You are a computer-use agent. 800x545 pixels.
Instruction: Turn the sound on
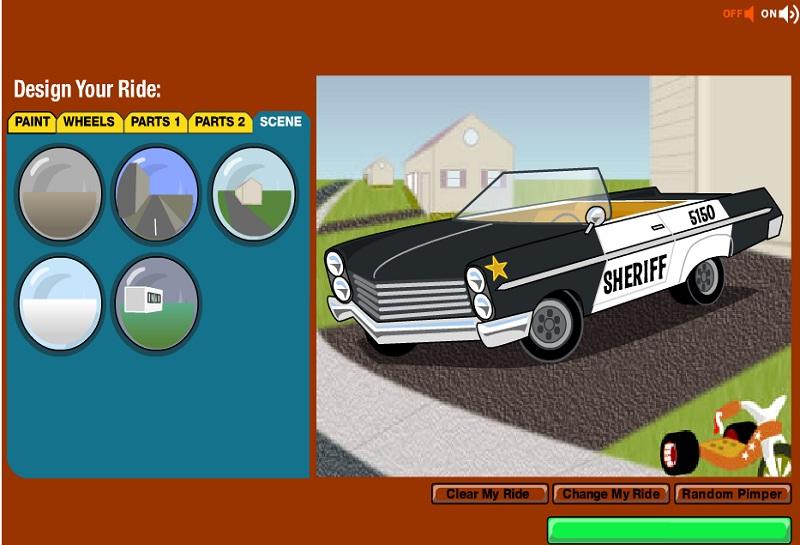[x=779, y=14]
